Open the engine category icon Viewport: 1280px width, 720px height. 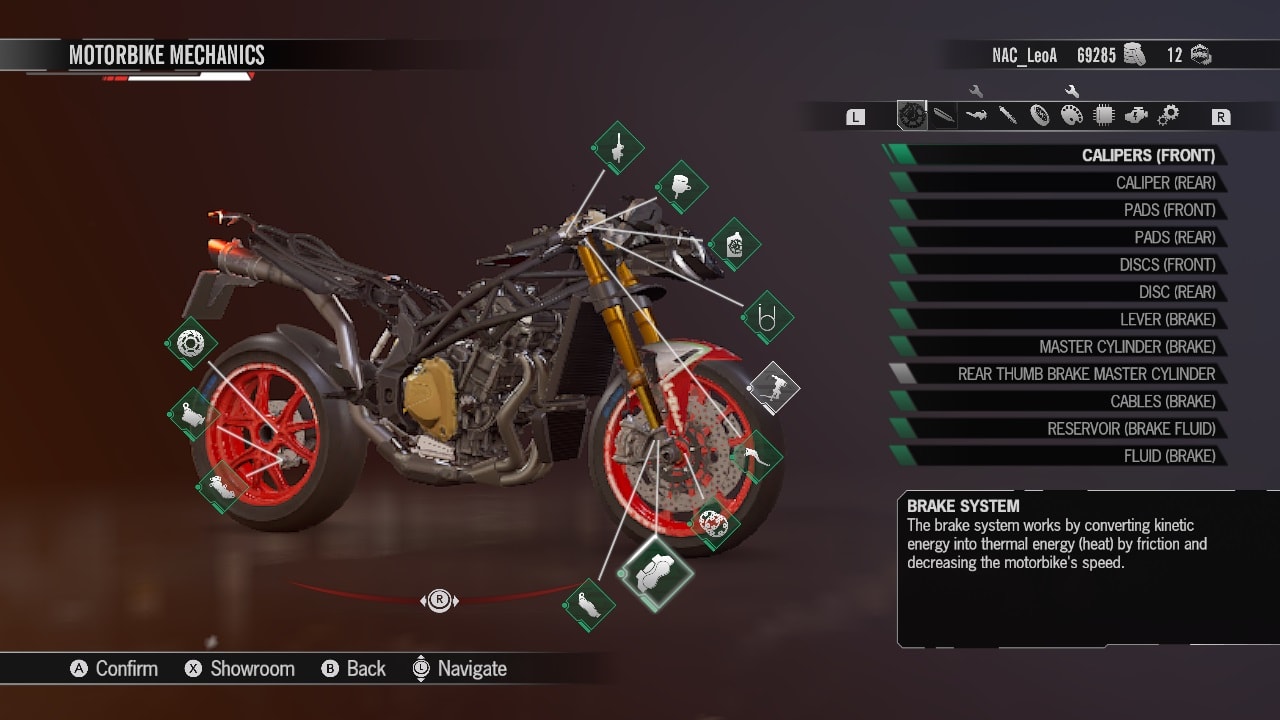pyautogui.click(x=1135, y=115)
